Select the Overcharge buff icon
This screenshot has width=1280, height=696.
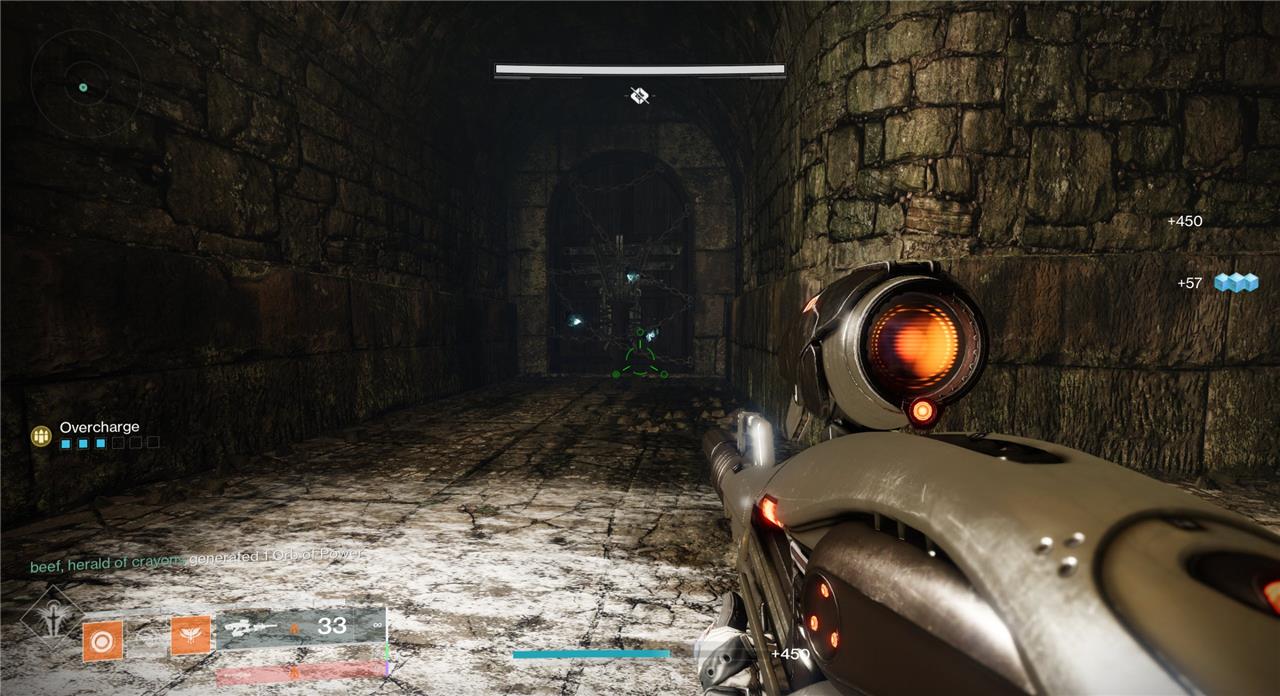click(x=41, y=435)
